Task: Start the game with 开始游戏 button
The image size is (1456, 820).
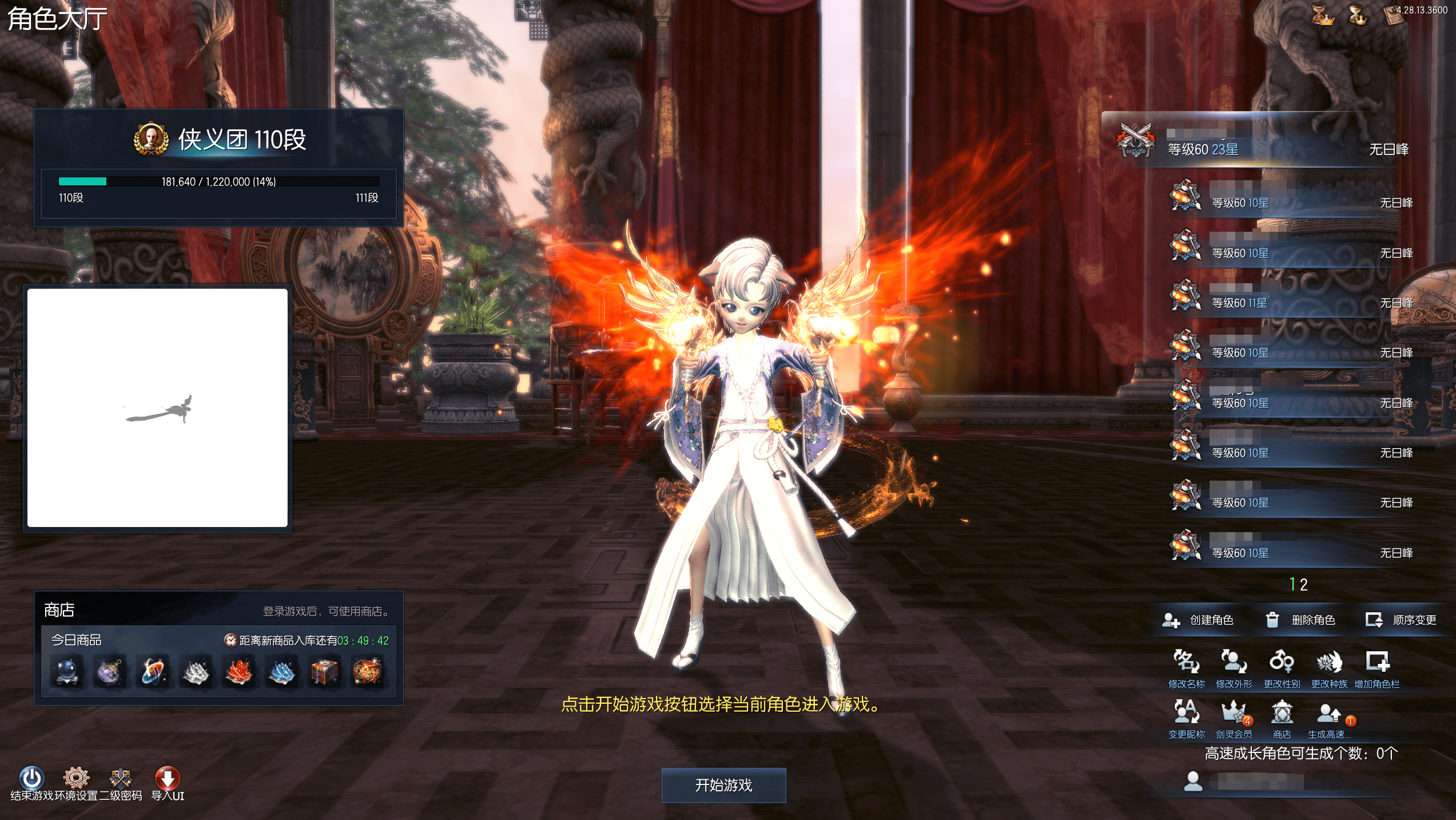Action: [723, 785]
